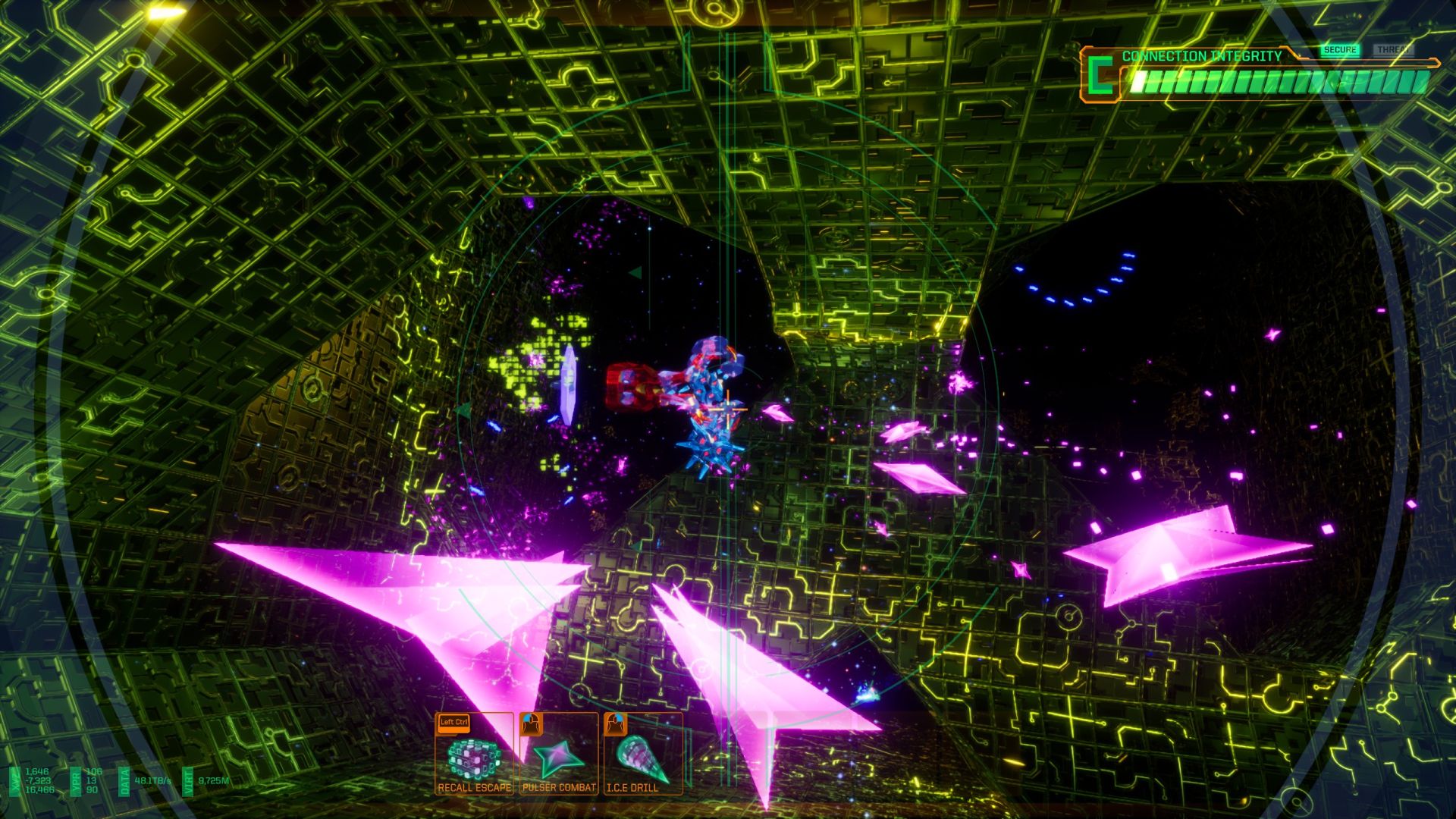Click the PULSER COMBAT label text
This screenshot has height=819, width=1456.
coord(557,789)
